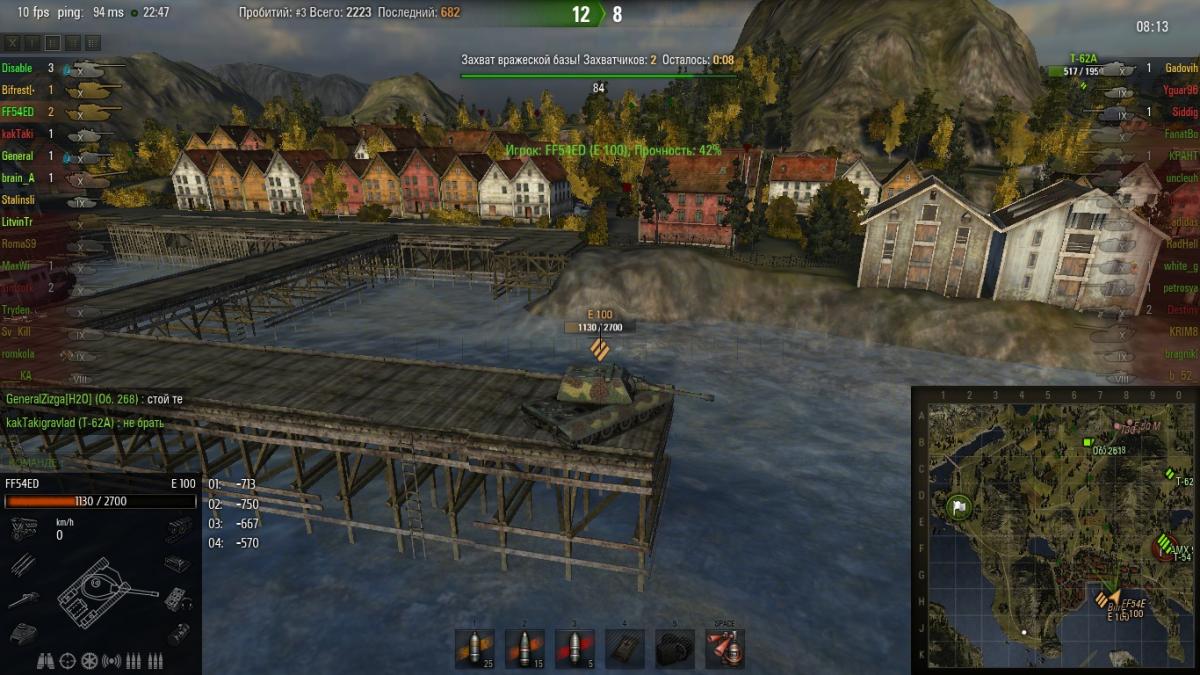Select the base flag marker on the minimap

point(959,507)
